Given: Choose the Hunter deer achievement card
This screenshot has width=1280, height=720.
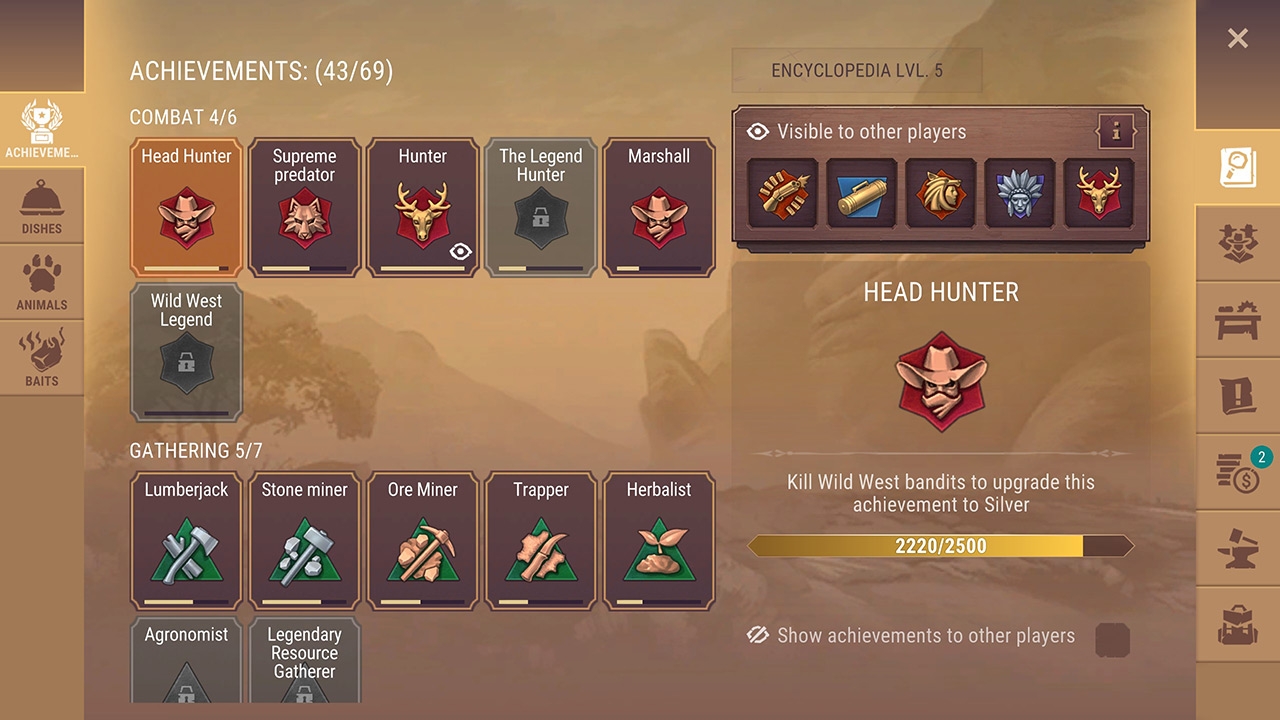Looking at the screenshot, I should coord(422,207).
